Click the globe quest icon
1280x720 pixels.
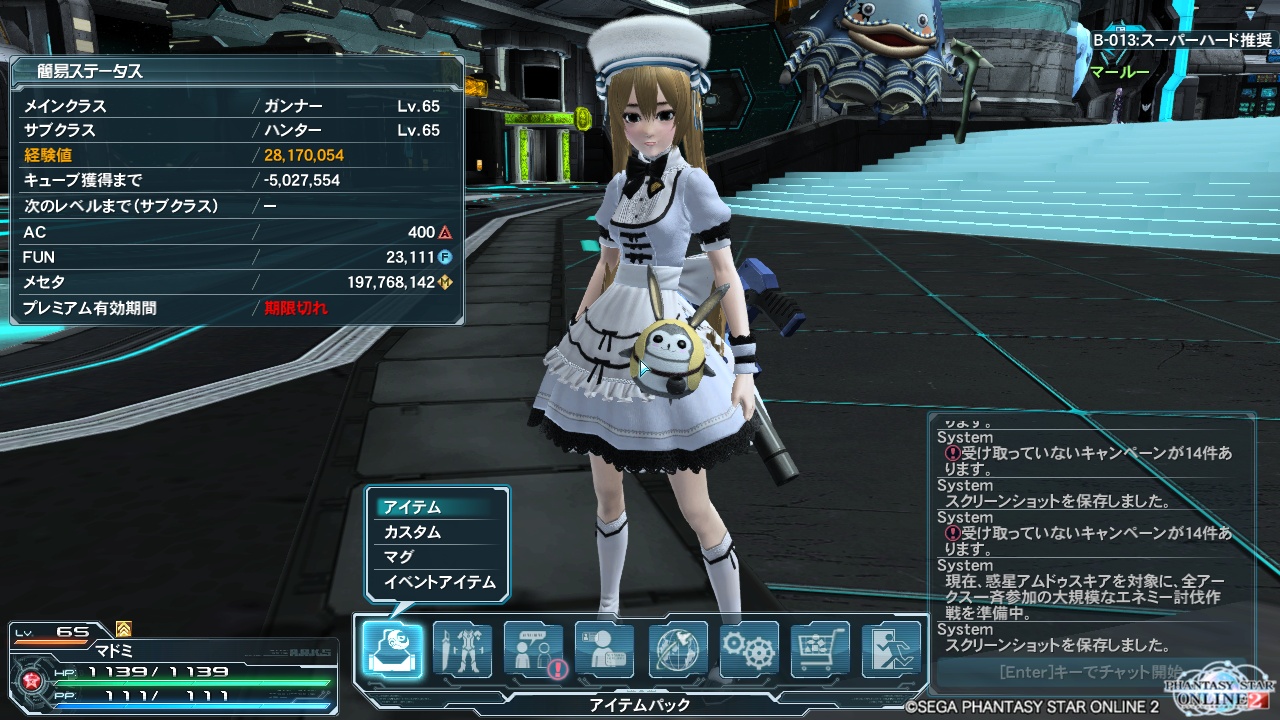678,650
